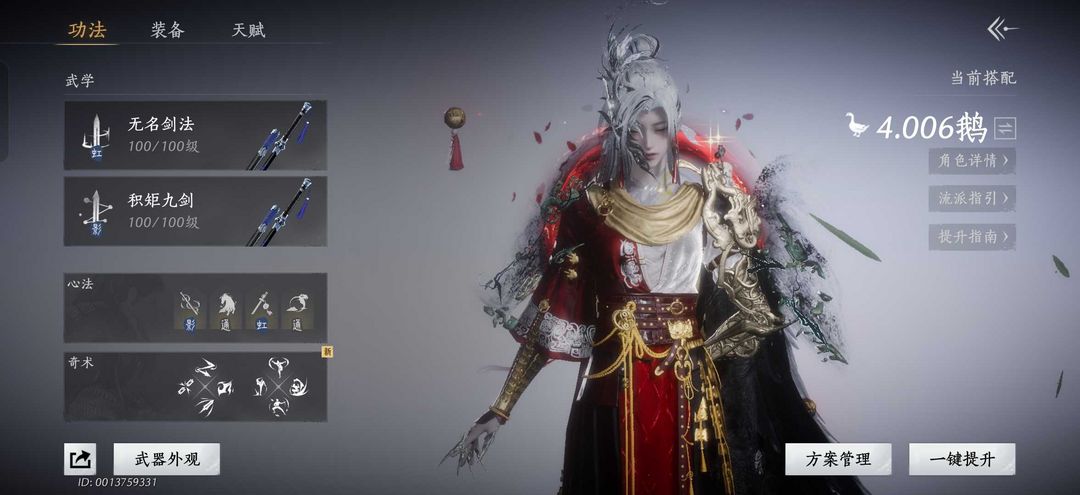This screenshot has height=495, width=1080.
Task: Click the swap icon beside 4.006鹅
Action: point(1005,128)
